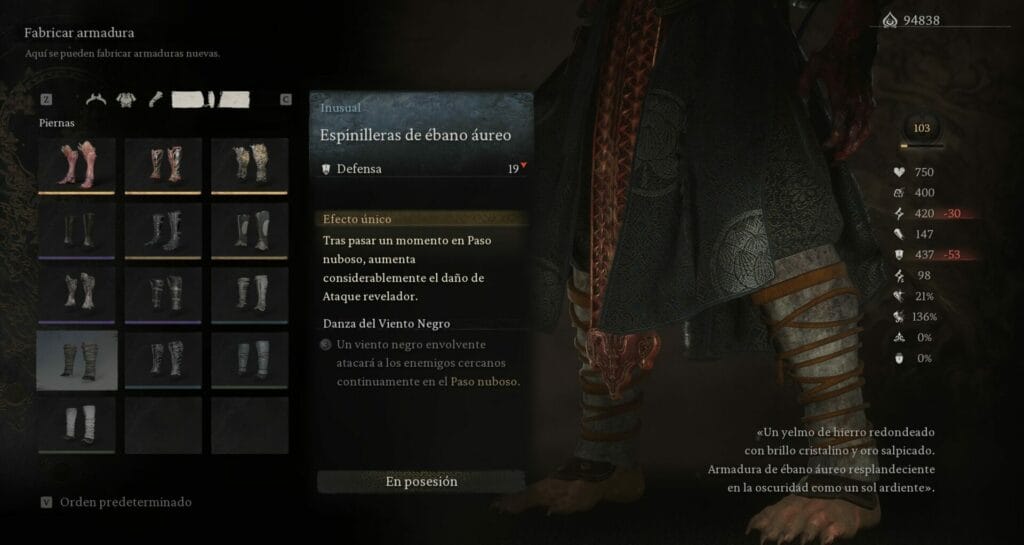Click the En posesión button
1024x545 pixels.
click(x=421, y=481)
